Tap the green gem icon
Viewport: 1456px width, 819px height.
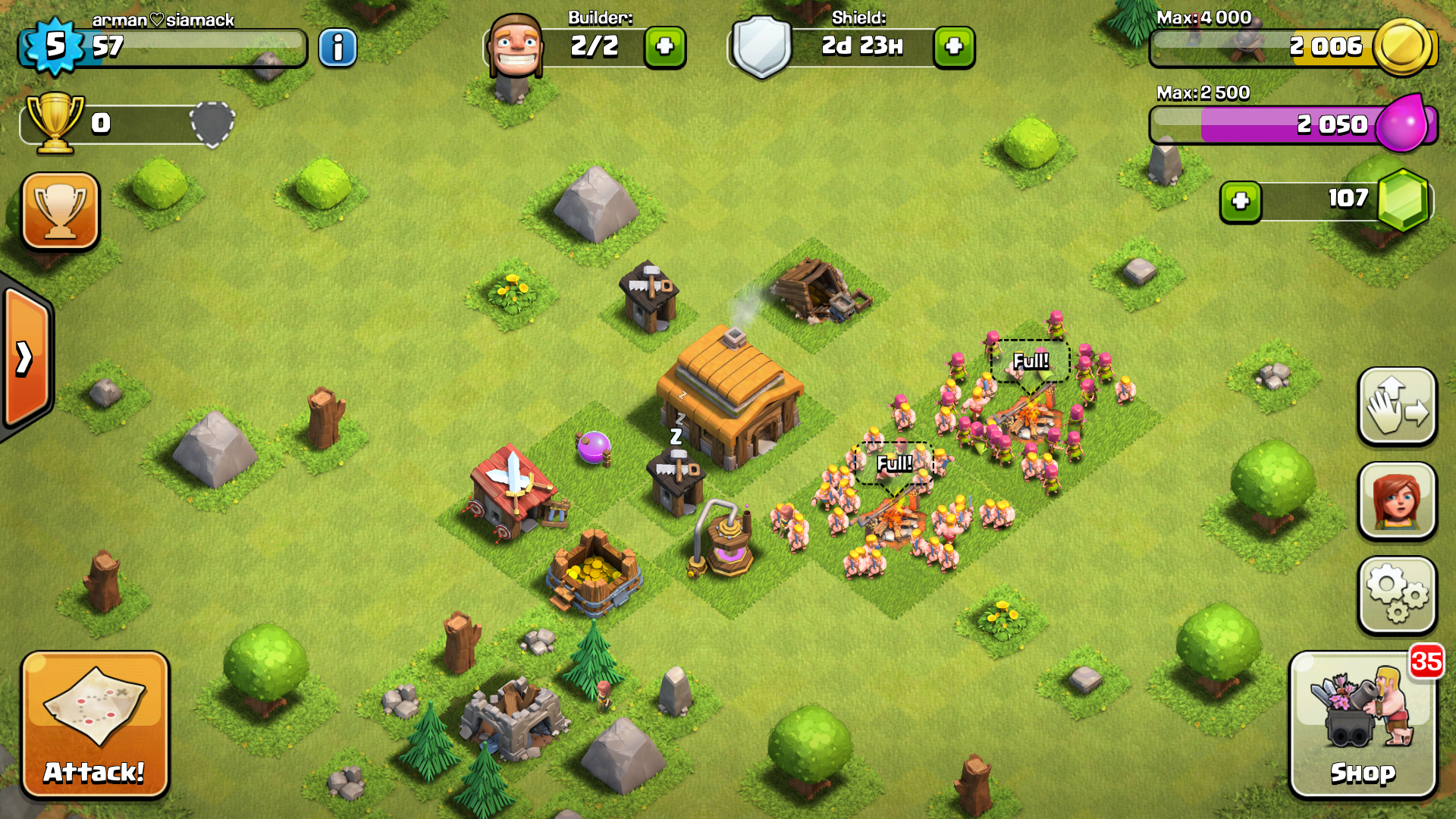point(1403,200)
